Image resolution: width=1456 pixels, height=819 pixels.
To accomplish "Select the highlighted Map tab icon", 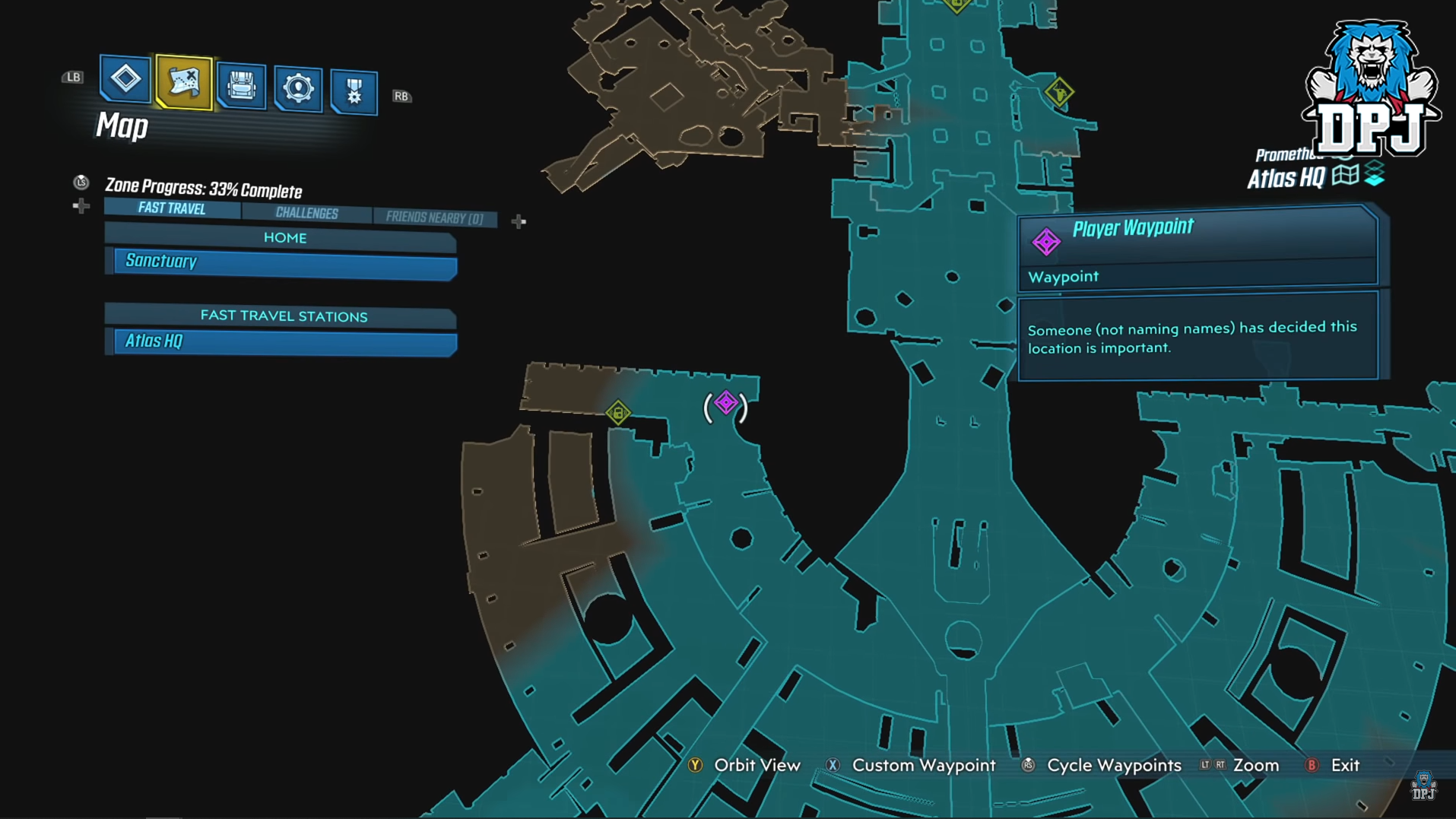I will pyautogui.click(x=183, y=82).
